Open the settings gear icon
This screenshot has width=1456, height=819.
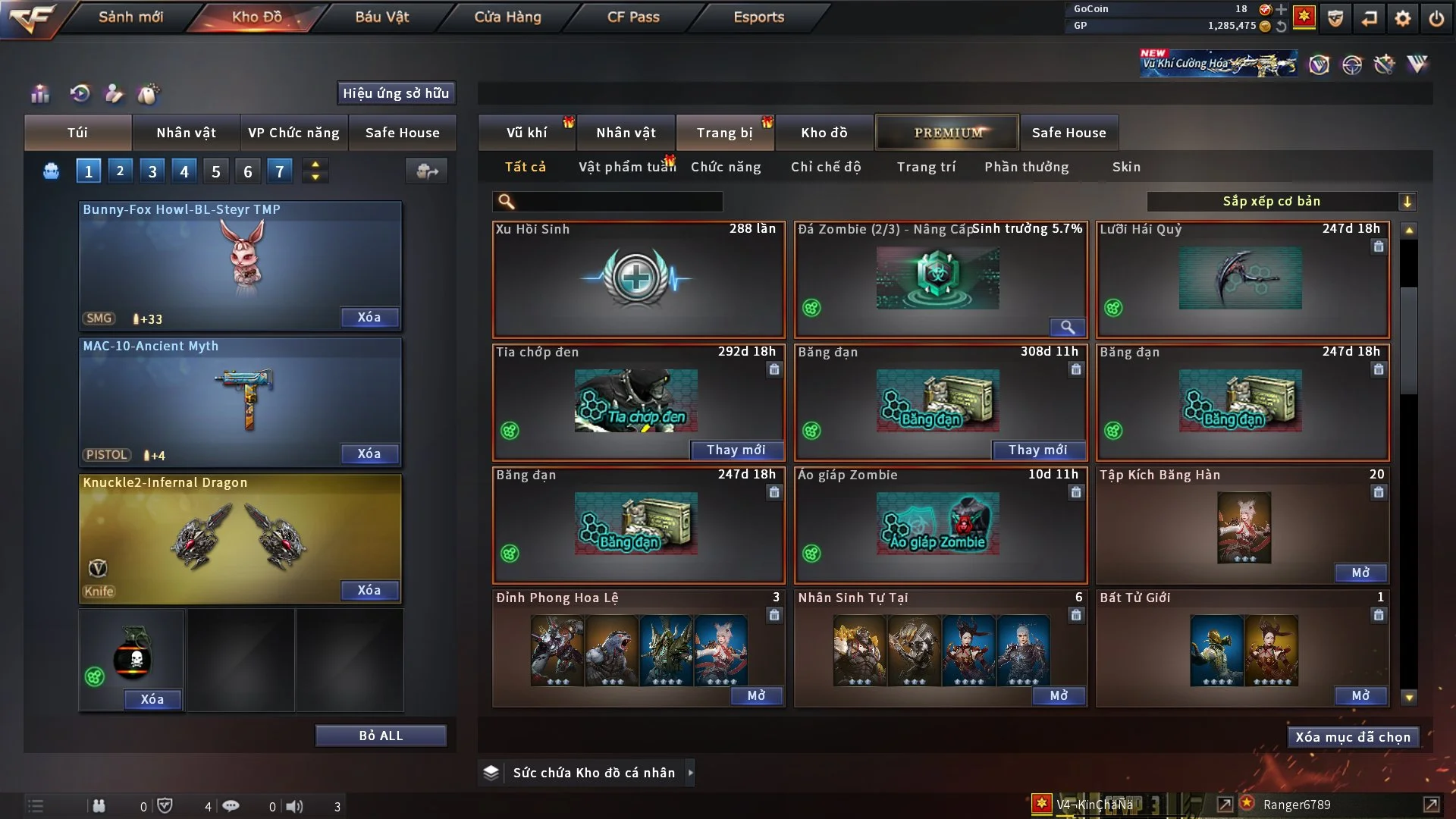[1403, 17]
